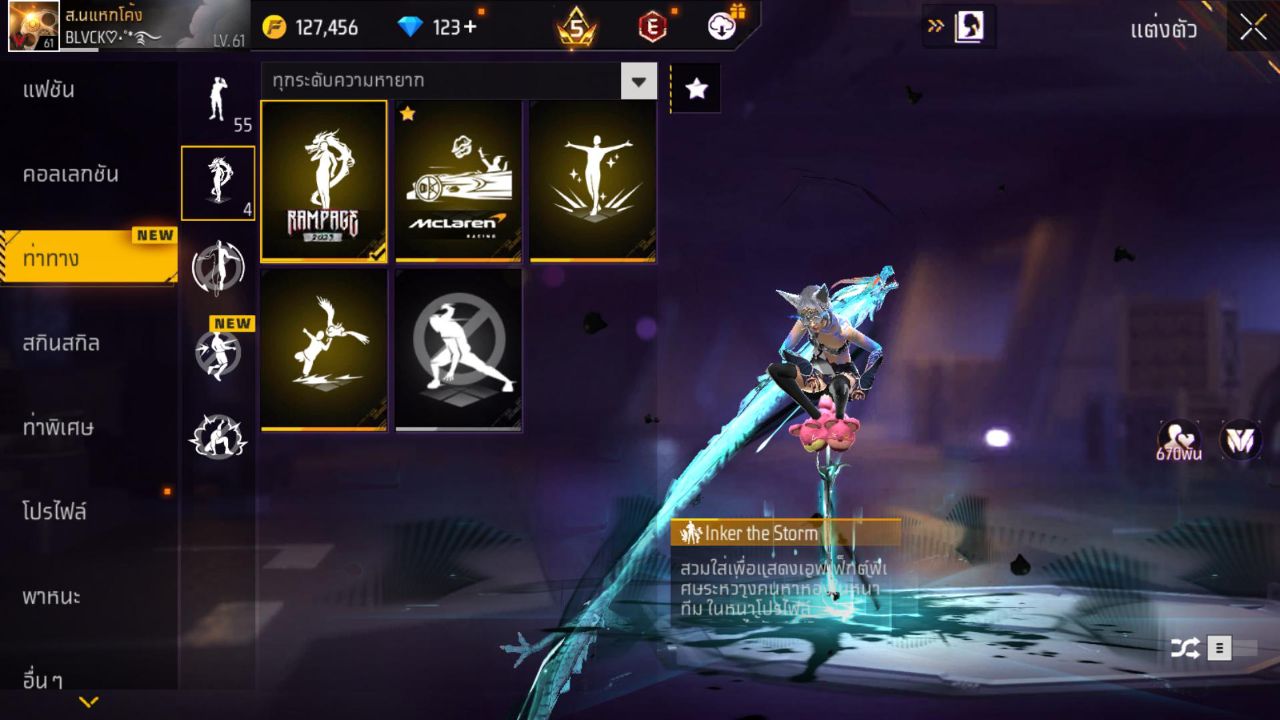Open the rank 5 badge icon
The width and height of the screenshot is (1280, 720).
tap(577, 27)
